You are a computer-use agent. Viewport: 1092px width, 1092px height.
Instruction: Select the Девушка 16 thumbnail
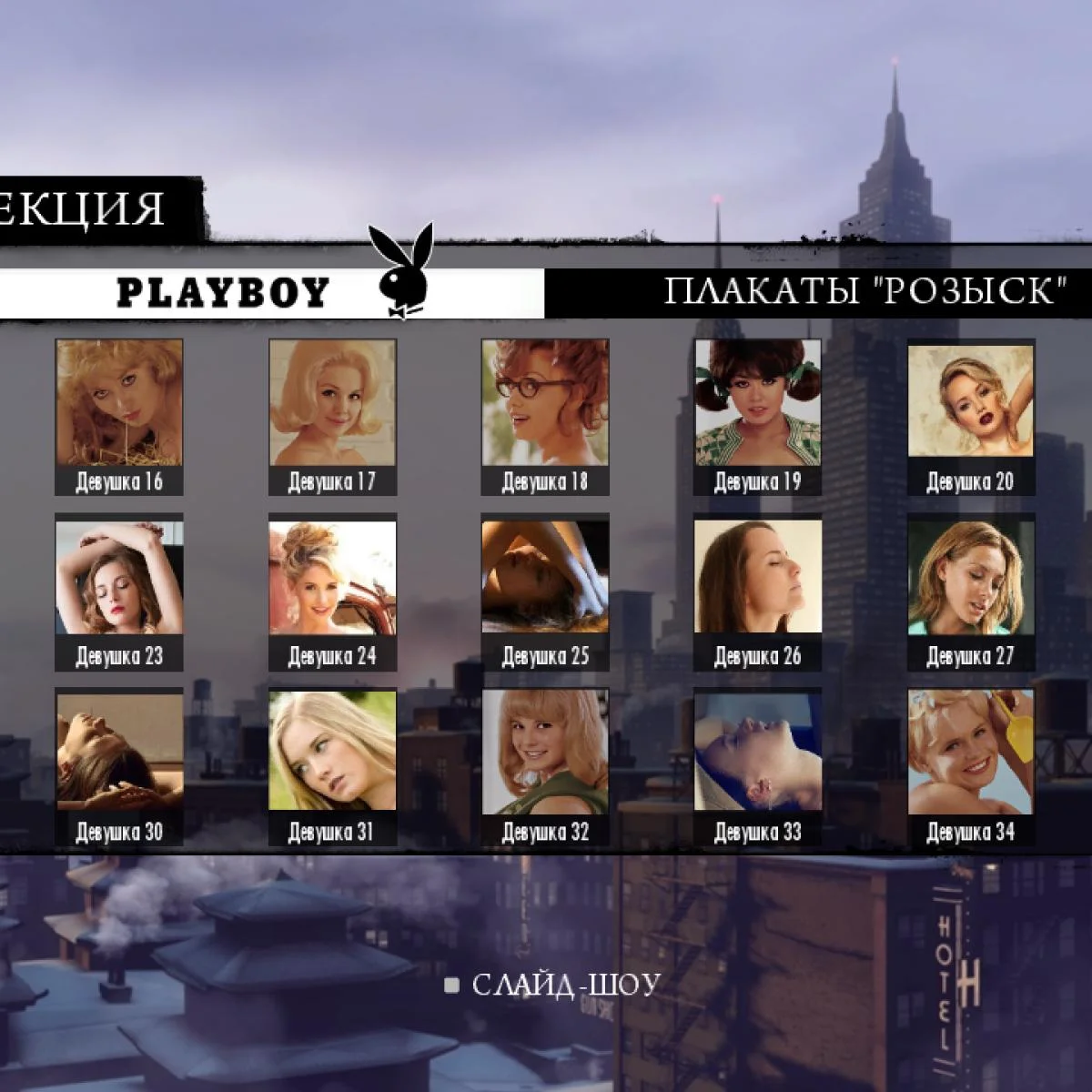pyautogui.click(x=119, y=403)
